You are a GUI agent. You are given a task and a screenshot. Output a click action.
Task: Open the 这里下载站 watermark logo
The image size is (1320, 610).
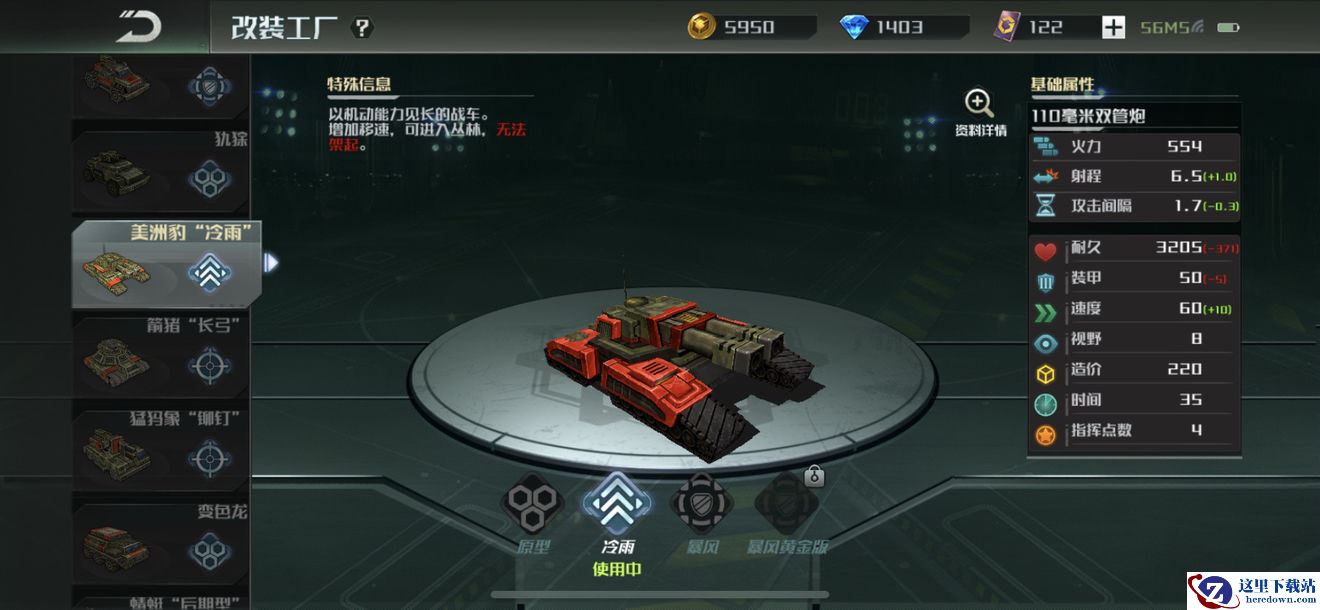(1253, 590)
